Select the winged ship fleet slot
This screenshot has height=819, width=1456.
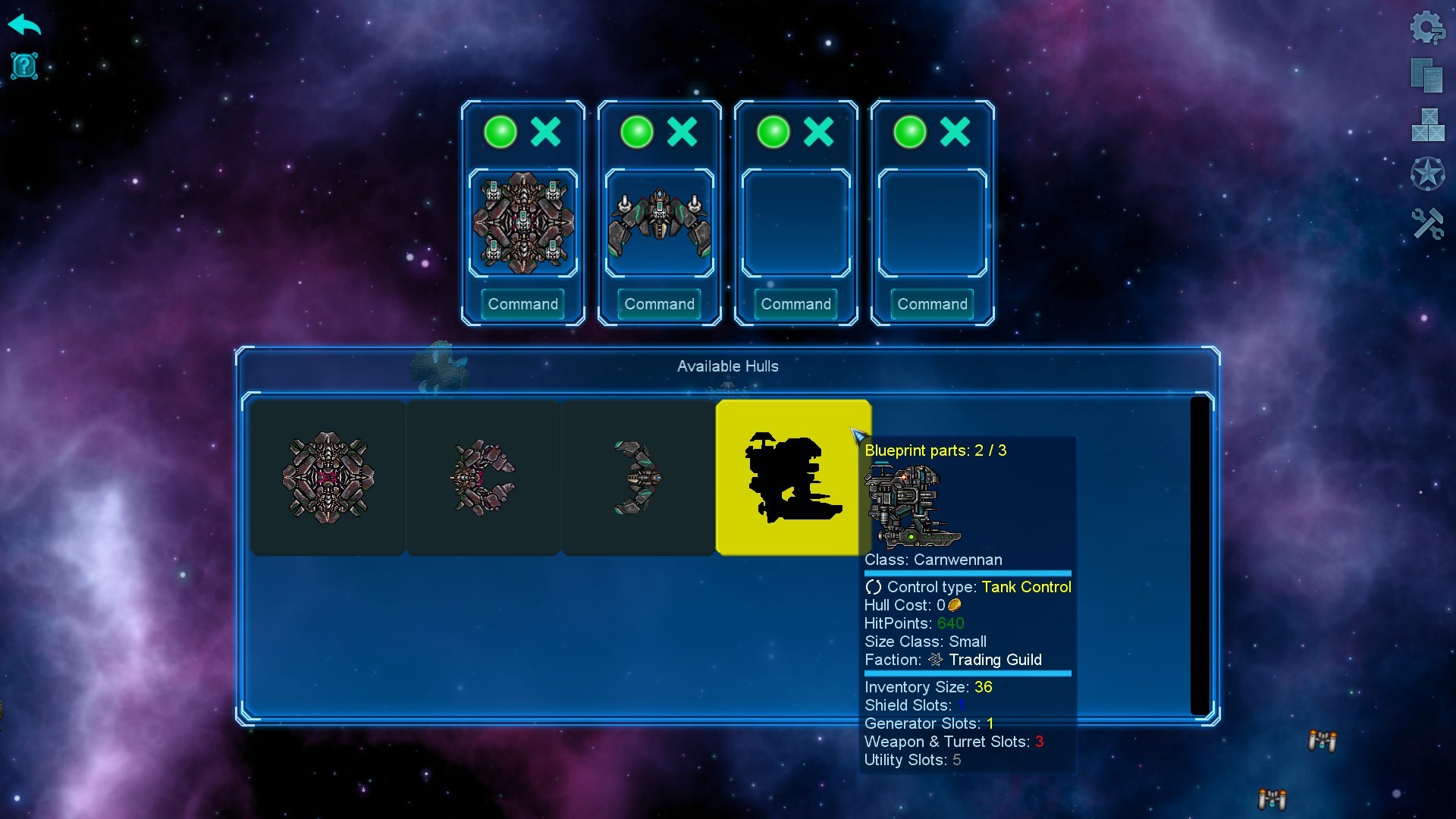pos(660,223)
